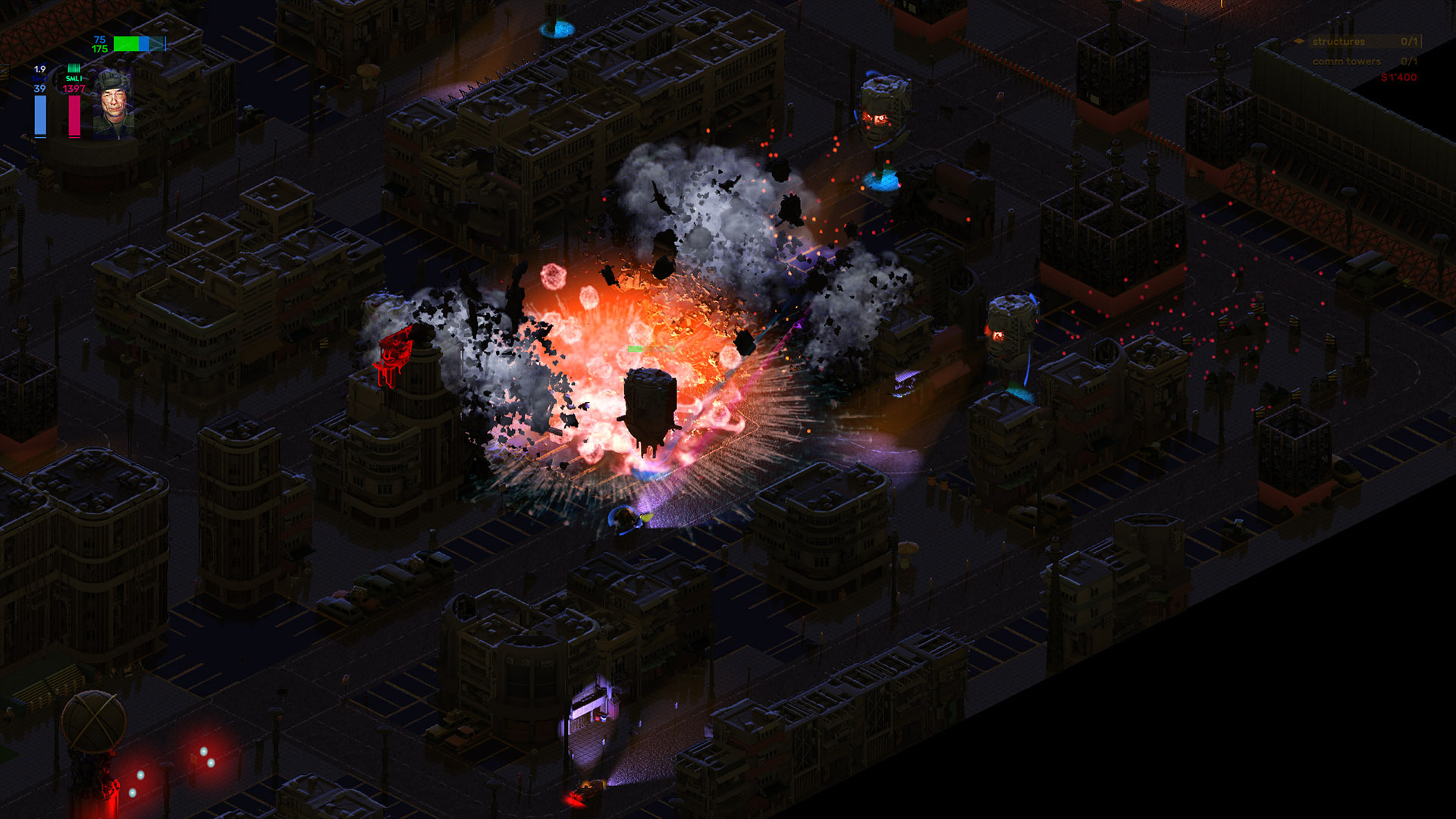This screenshot has height=819, width=1456.
Task: Click the blue speedometer arrow near 1.9
Action: (43, 63)
